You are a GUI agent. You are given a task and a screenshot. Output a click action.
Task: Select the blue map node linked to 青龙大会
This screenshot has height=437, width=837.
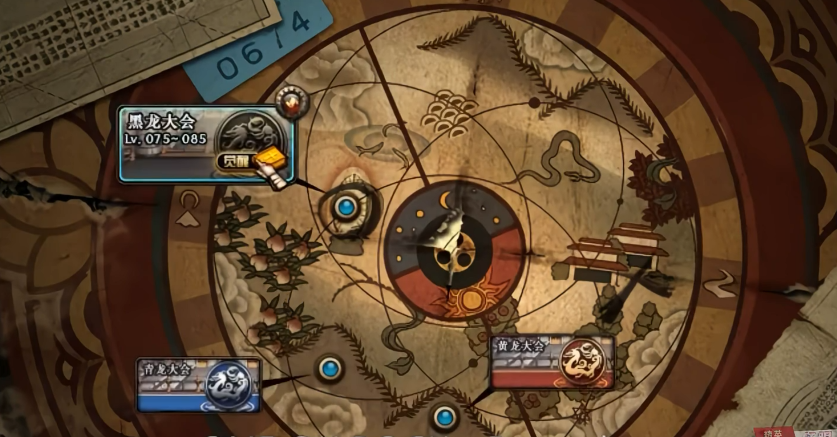328,368
